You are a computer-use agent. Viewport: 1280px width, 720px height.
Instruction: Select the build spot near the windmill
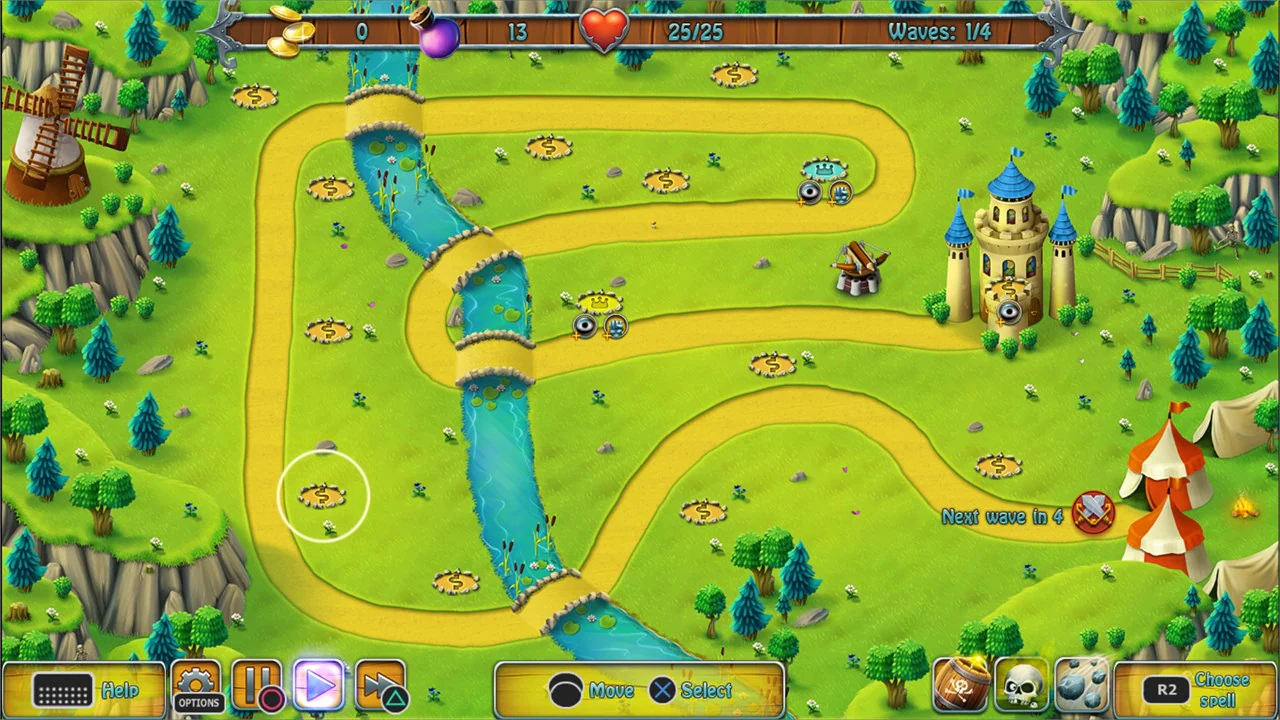[255, 97]
